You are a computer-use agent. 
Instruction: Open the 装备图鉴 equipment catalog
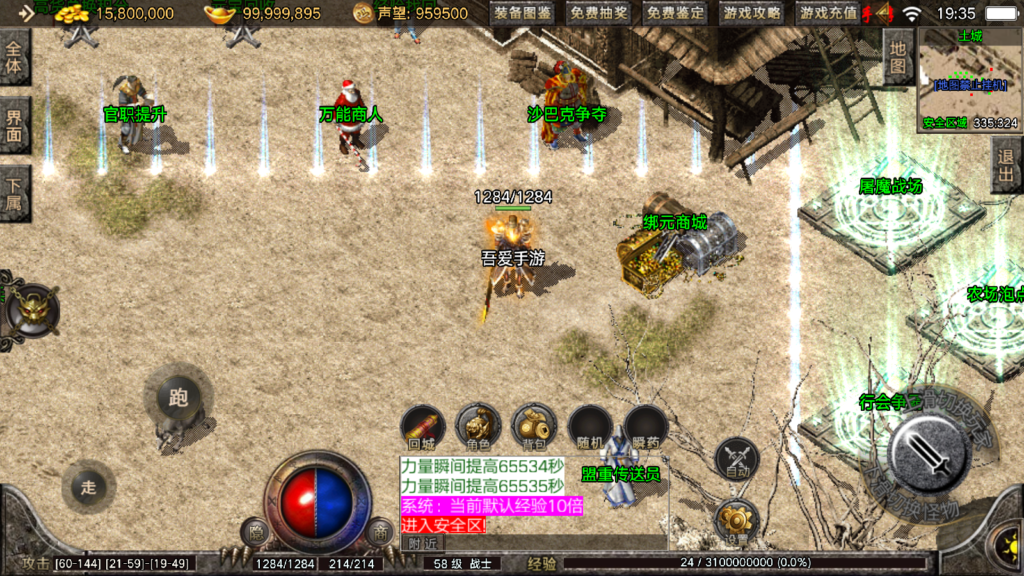pyautogui.click(x=524, y=14)
